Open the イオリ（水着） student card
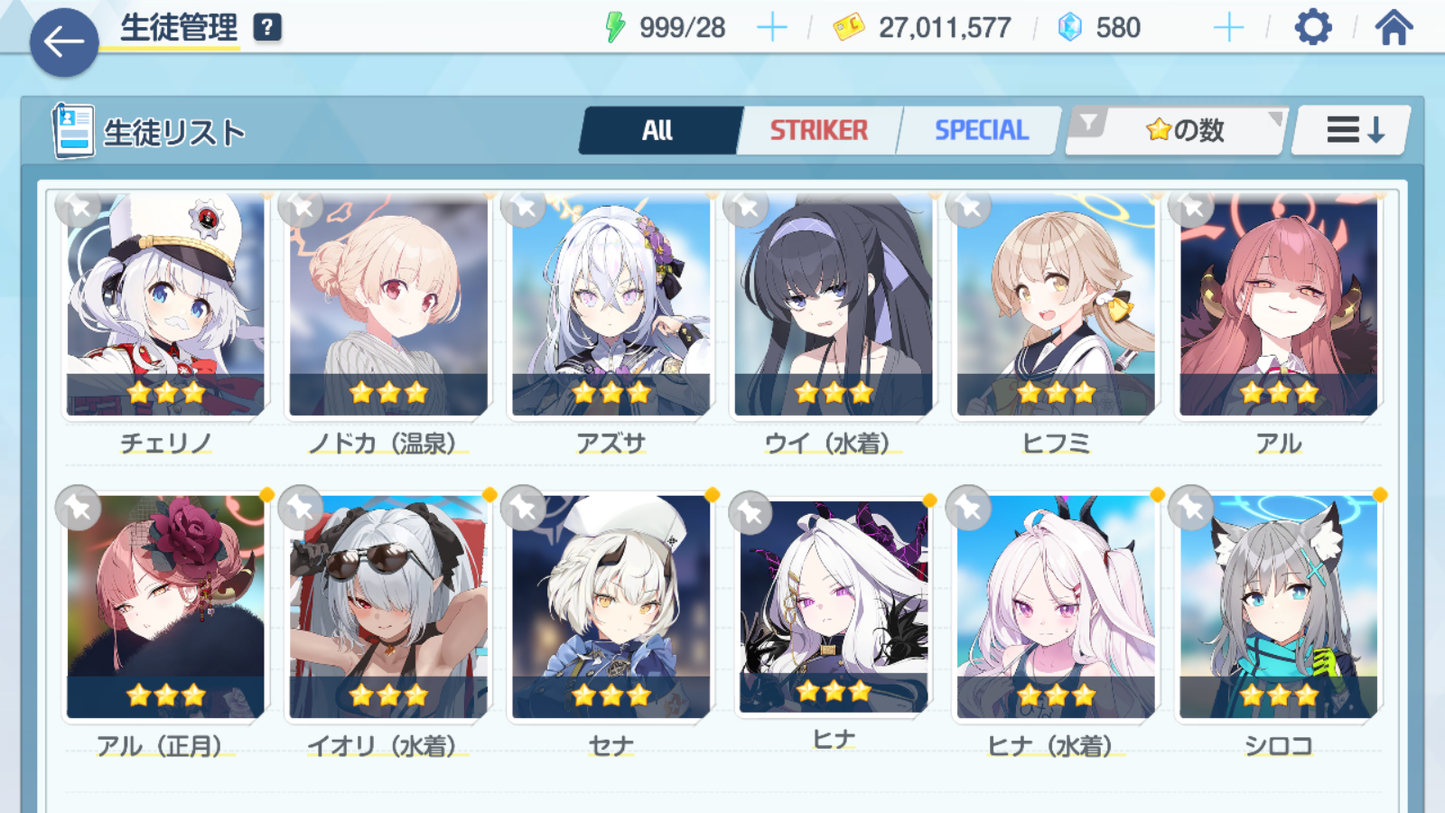The width and height of the screenshot is (1445, 813). tap(388, 607)
